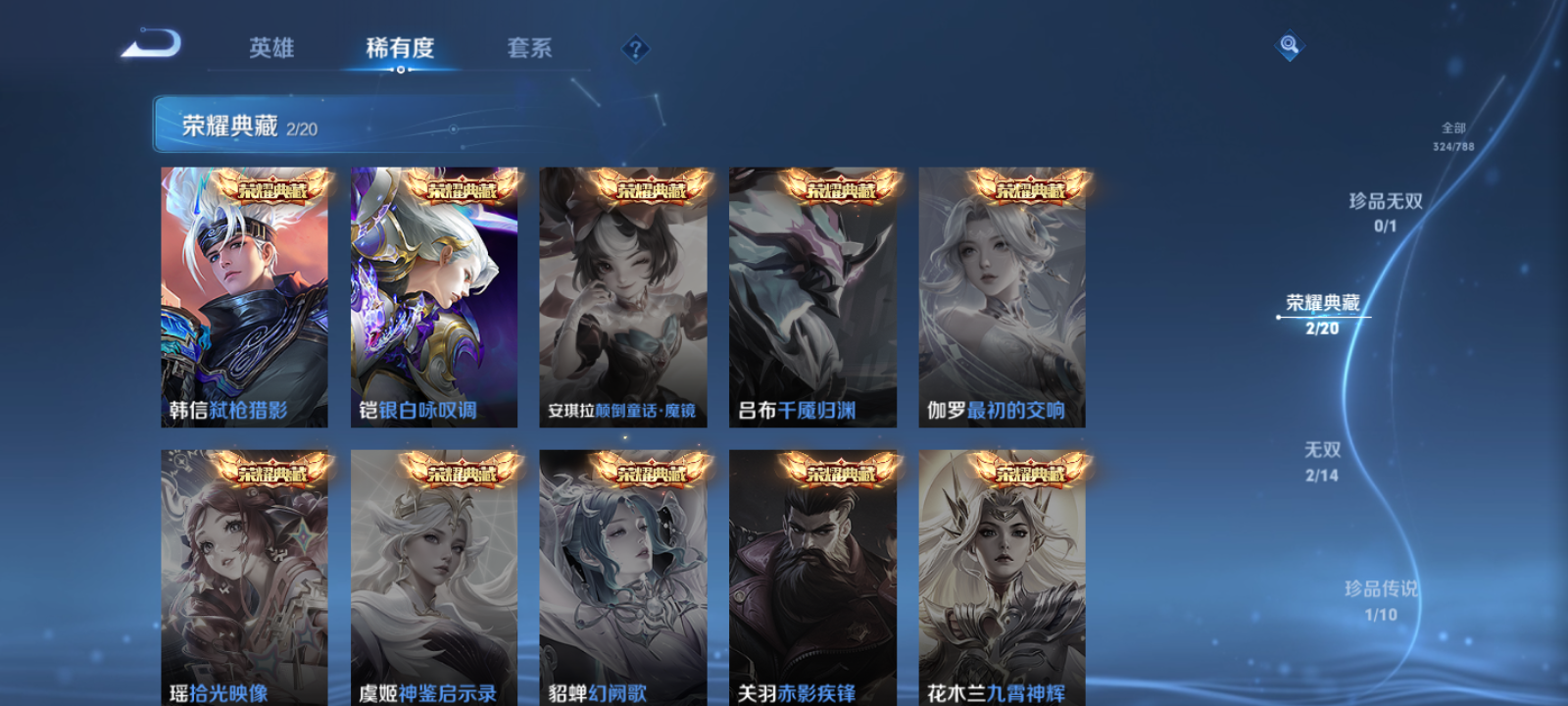Open the 关羽 赤影疾锋 skin card
The width and height of the screenshot is (1568, 706).
pyautogui.click(x=813, y=574)
